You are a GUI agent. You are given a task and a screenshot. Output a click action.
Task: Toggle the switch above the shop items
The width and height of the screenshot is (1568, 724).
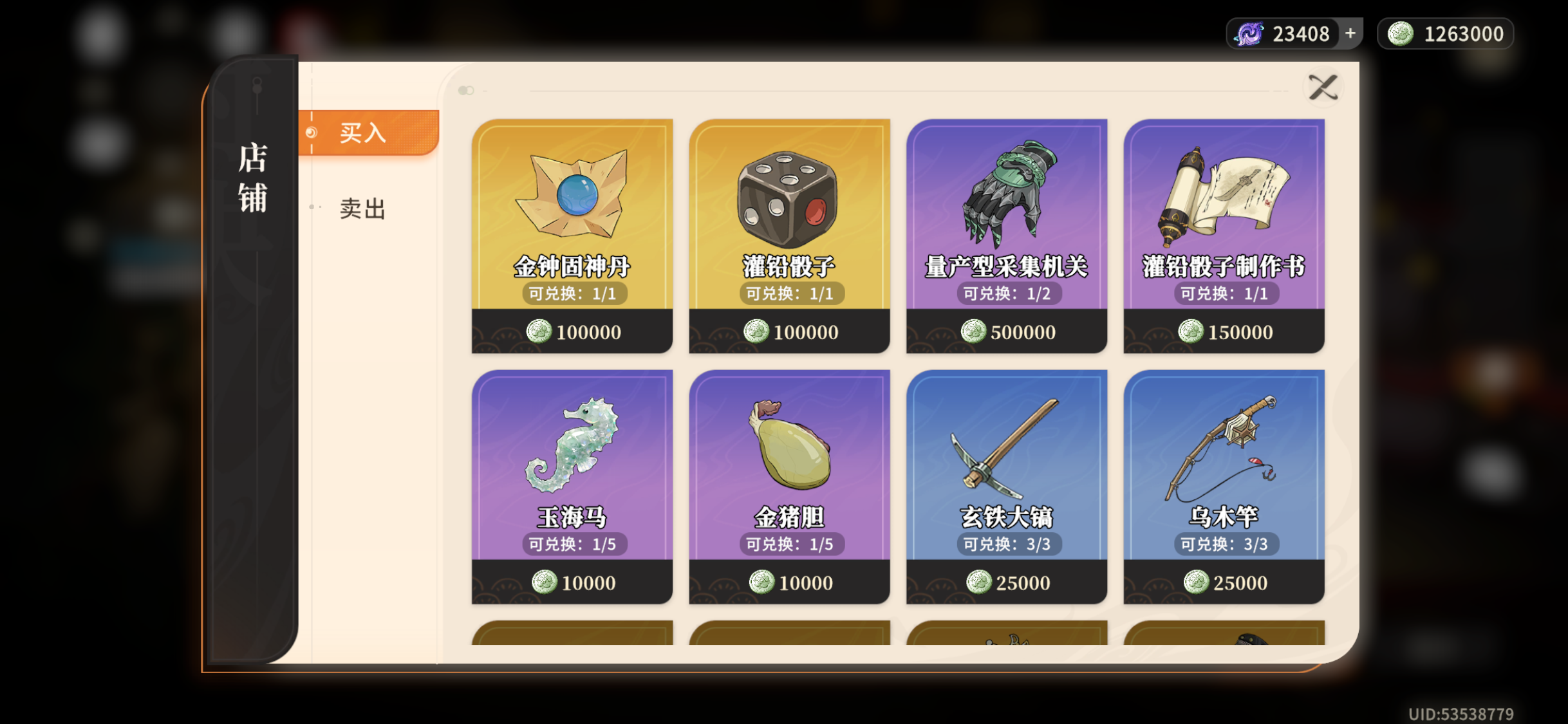tap(466, 91)
